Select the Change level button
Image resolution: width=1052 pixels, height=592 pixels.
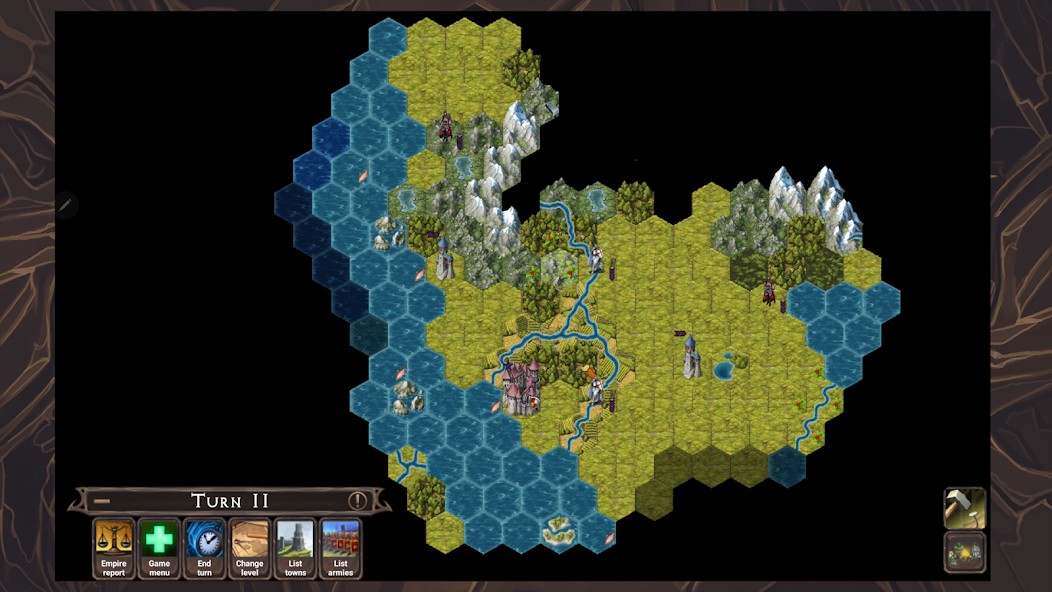(250, 547)
